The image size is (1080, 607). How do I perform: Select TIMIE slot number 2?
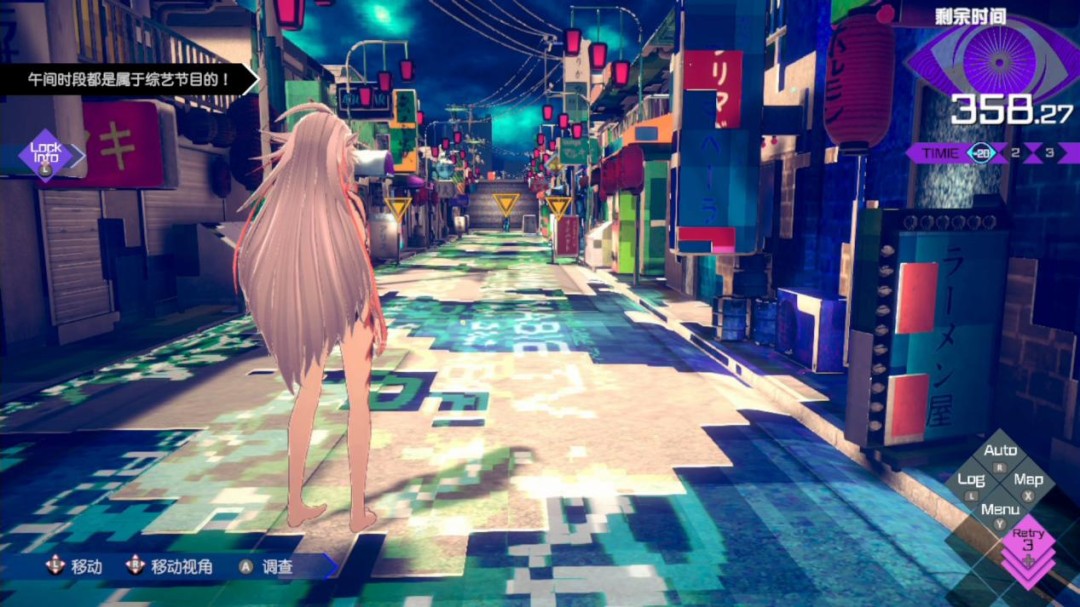(1015, 153)
